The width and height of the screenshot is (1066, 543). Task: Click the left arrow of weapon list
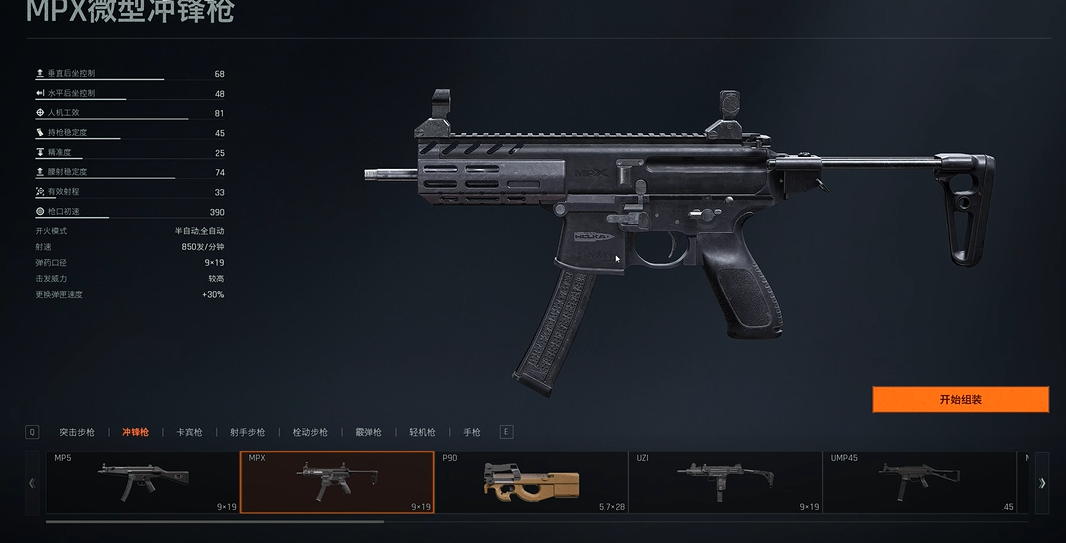32,483
